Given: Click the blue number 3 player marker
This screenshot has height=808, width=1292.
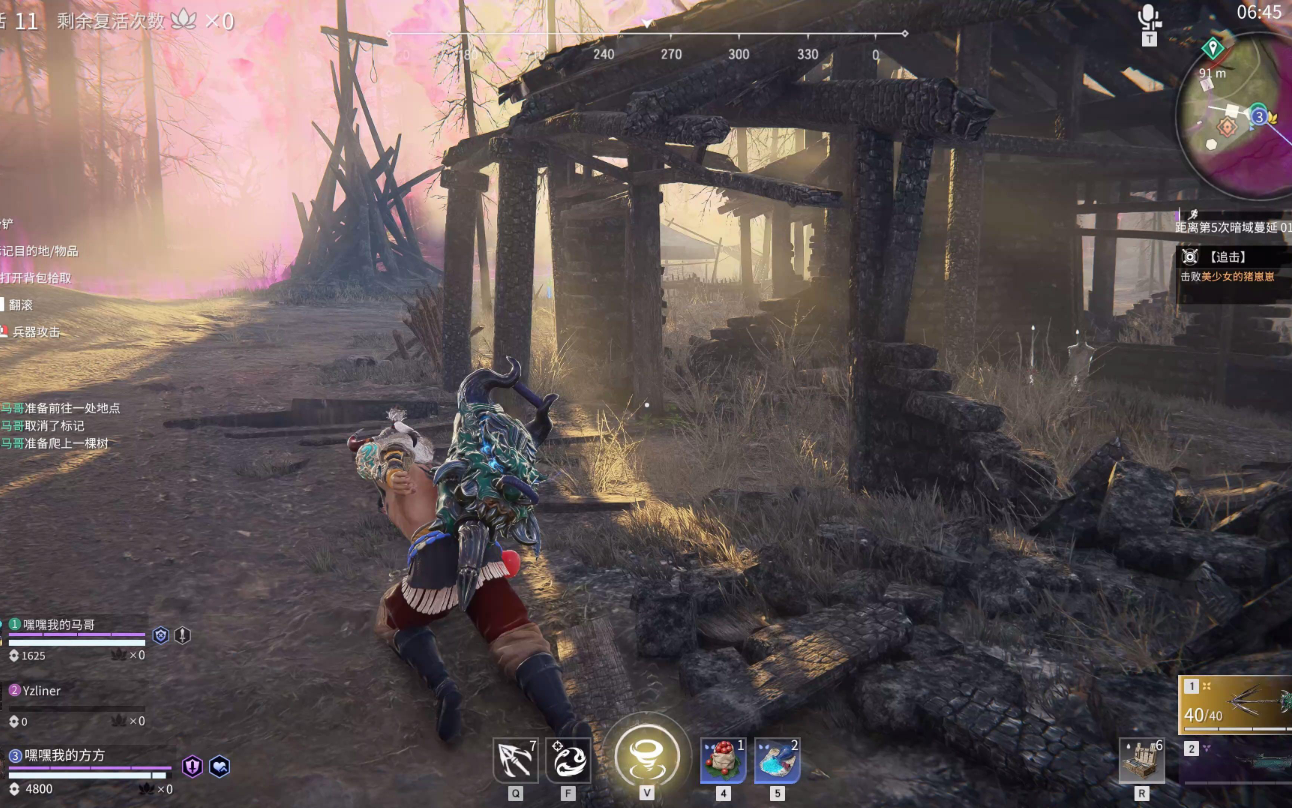Looking at the screenshot, I should pos(1259,116).
